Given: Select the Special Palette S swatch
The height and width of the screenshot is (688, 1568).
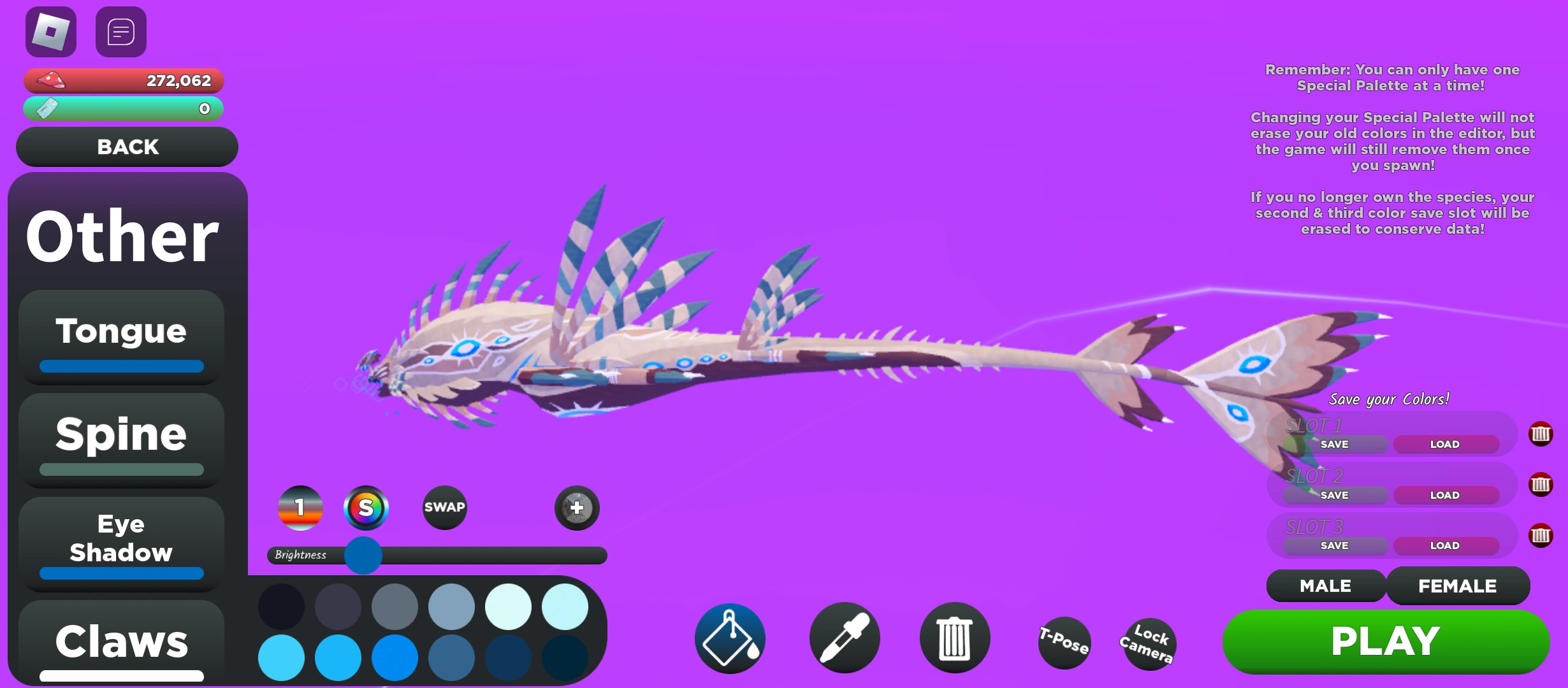Looking at the screenshot, I should tap(367, 508).
